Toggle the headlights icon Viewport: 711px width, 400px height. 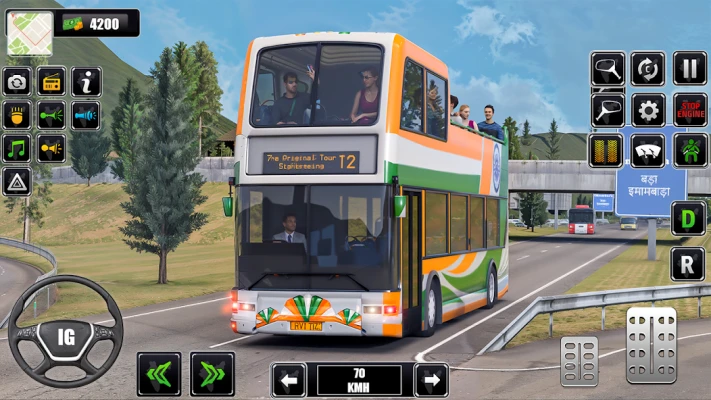tap(18, 115)
